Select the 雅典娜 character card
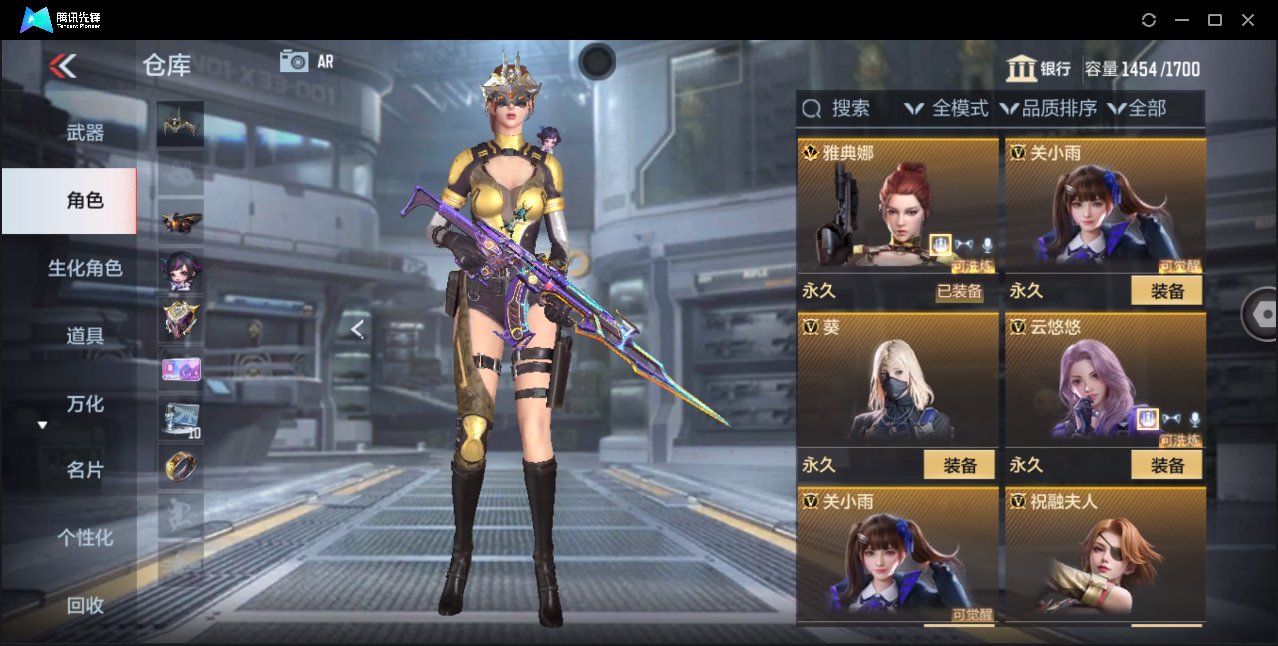The height and width of the screenshot is (646, 1278). coord(897,207)
